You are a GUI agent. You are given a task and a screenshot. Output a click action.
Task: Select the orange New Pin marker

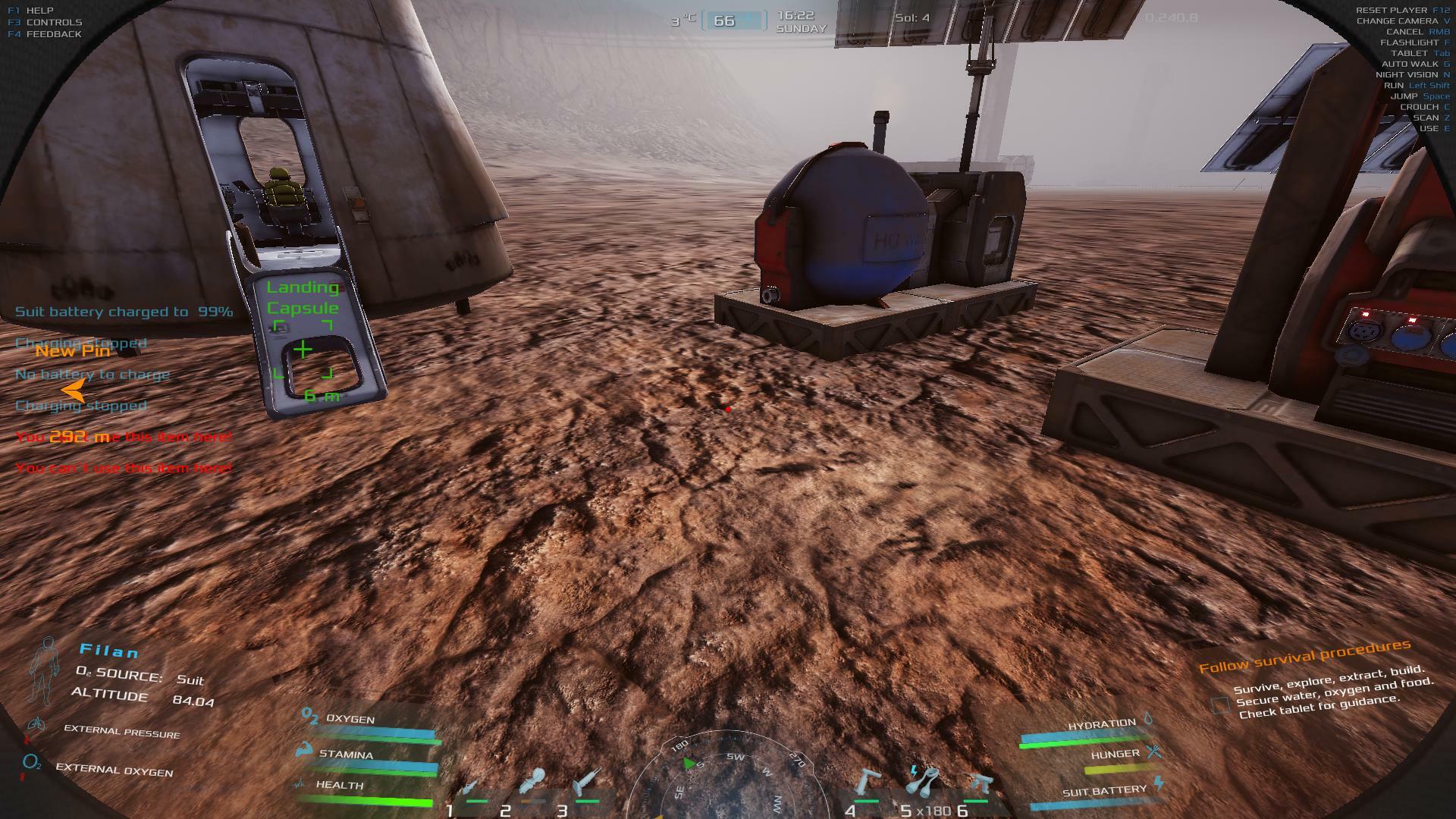(x=73, y=390)
